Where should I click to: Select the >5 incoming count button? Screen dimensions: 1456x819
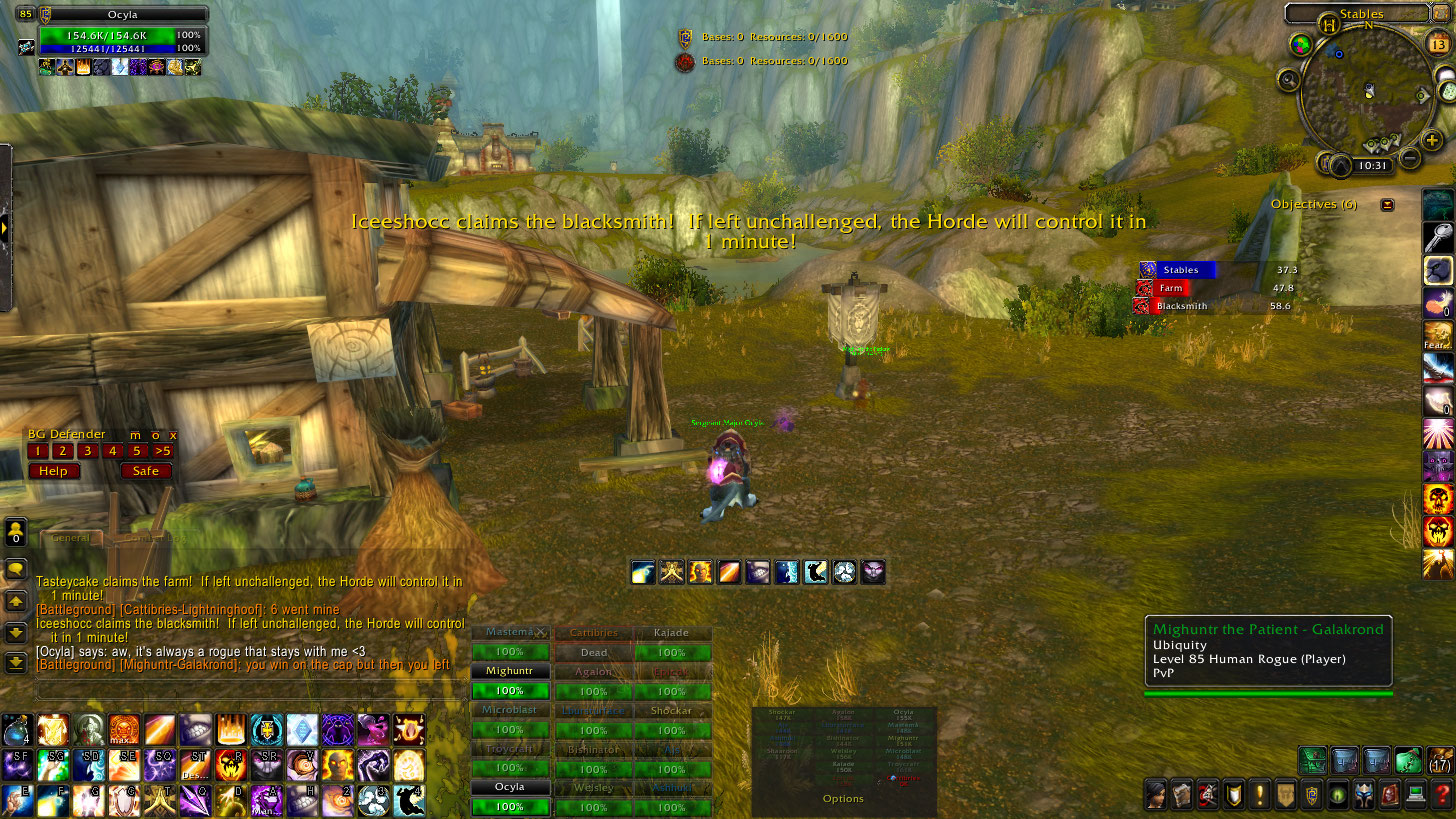pyautogui.click(x=162, y=451)
